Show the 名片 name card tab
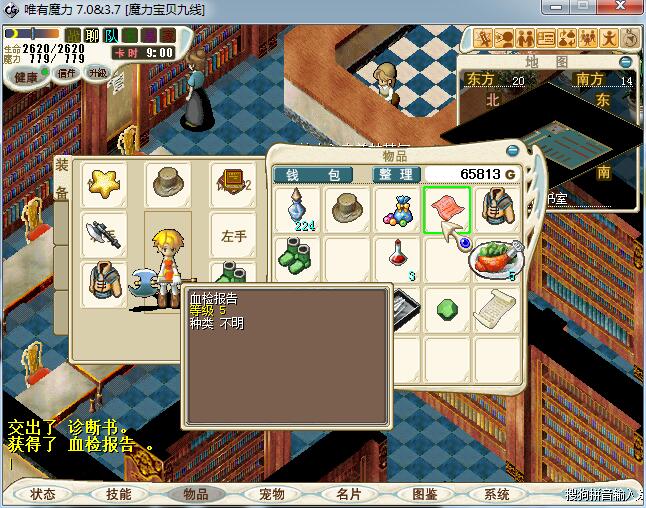Screen dimensions: 646x508 coord(348,494)
